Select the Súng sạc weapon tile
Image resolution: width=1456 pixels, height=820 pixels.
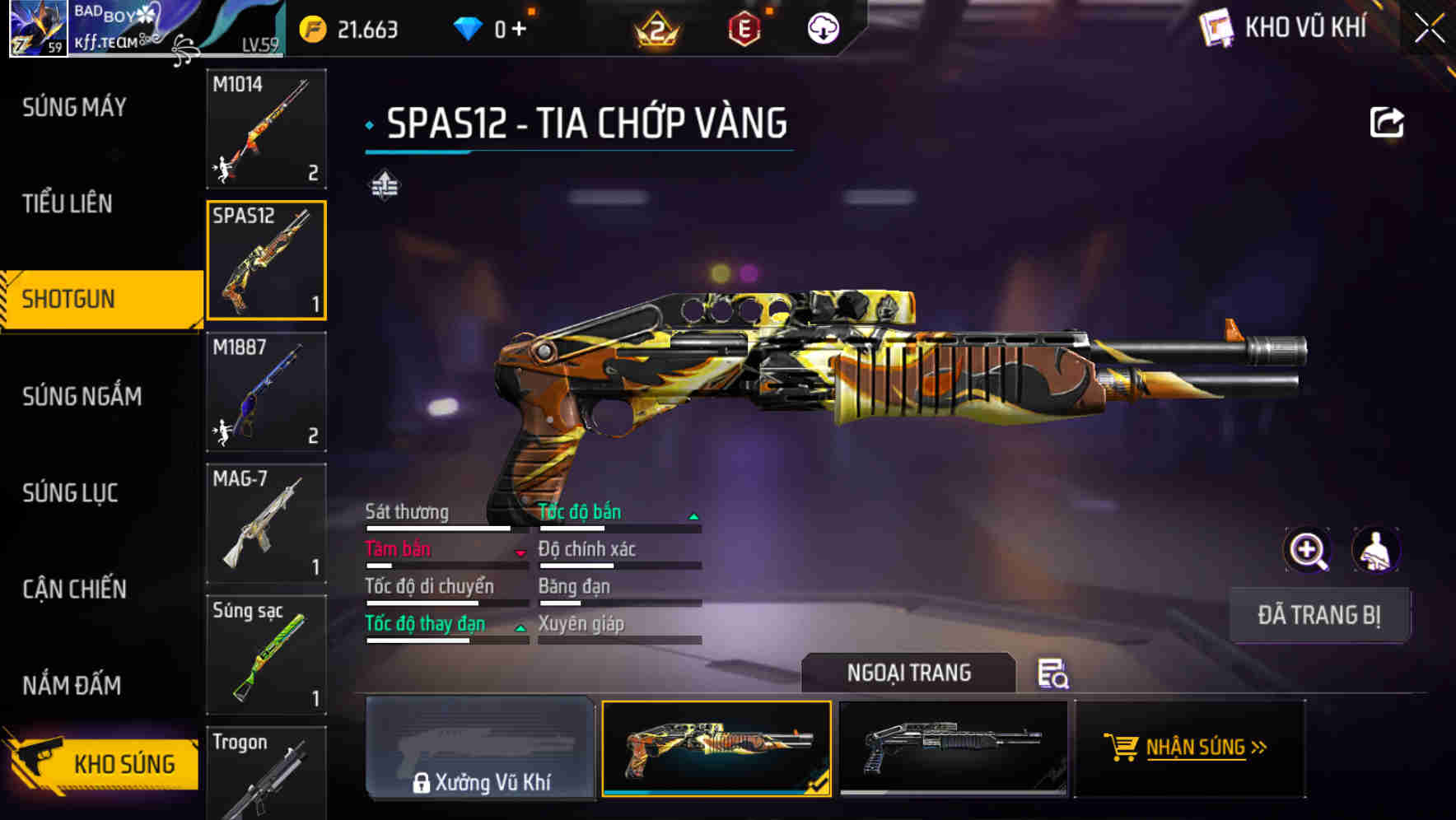(x=266, y=655)
